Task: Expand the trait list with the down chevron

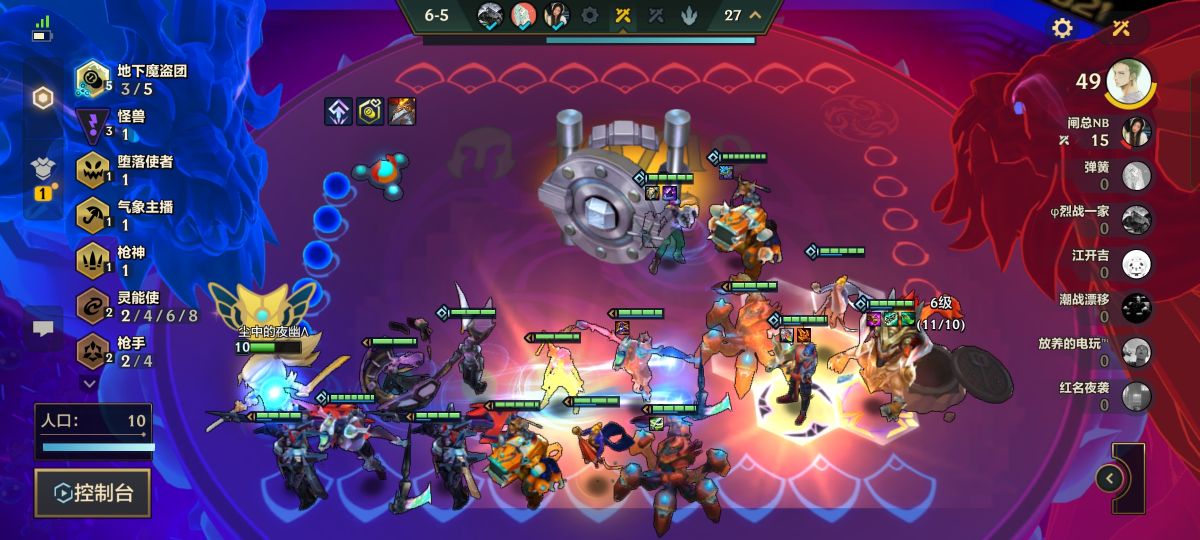Action: [x=89, y=382]
